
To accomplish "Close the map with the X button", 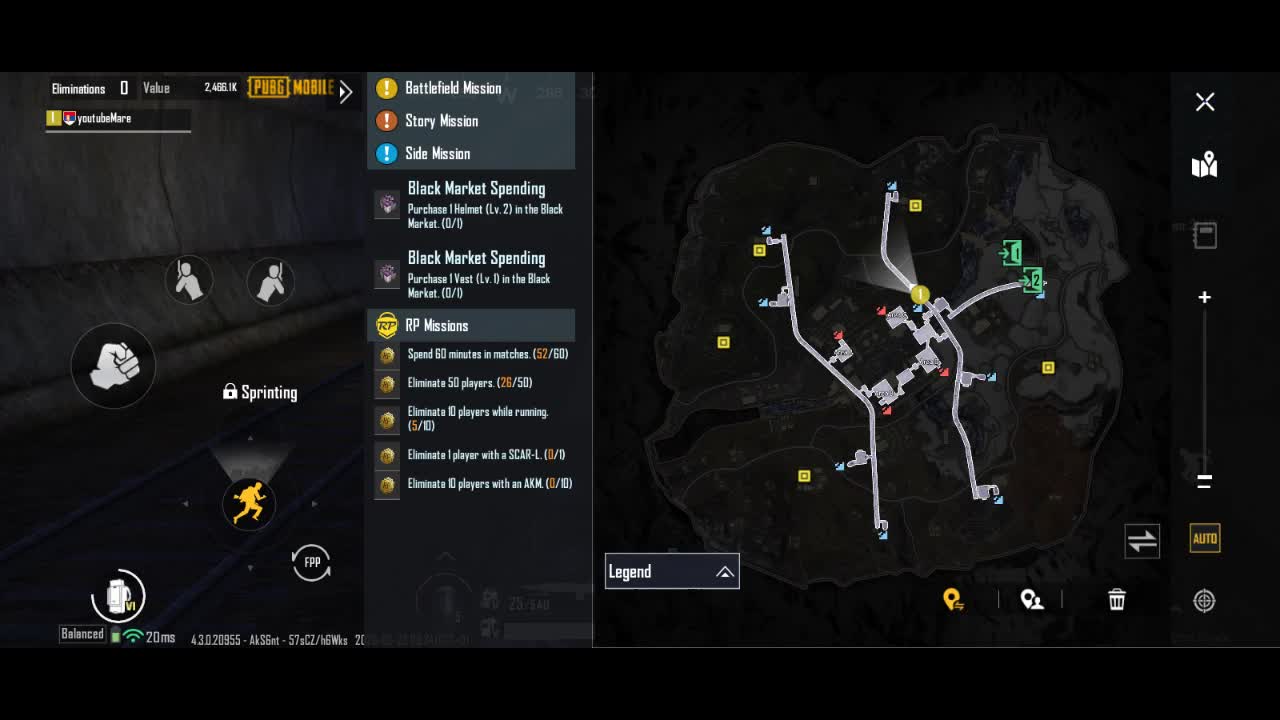I will [1205, 102].
